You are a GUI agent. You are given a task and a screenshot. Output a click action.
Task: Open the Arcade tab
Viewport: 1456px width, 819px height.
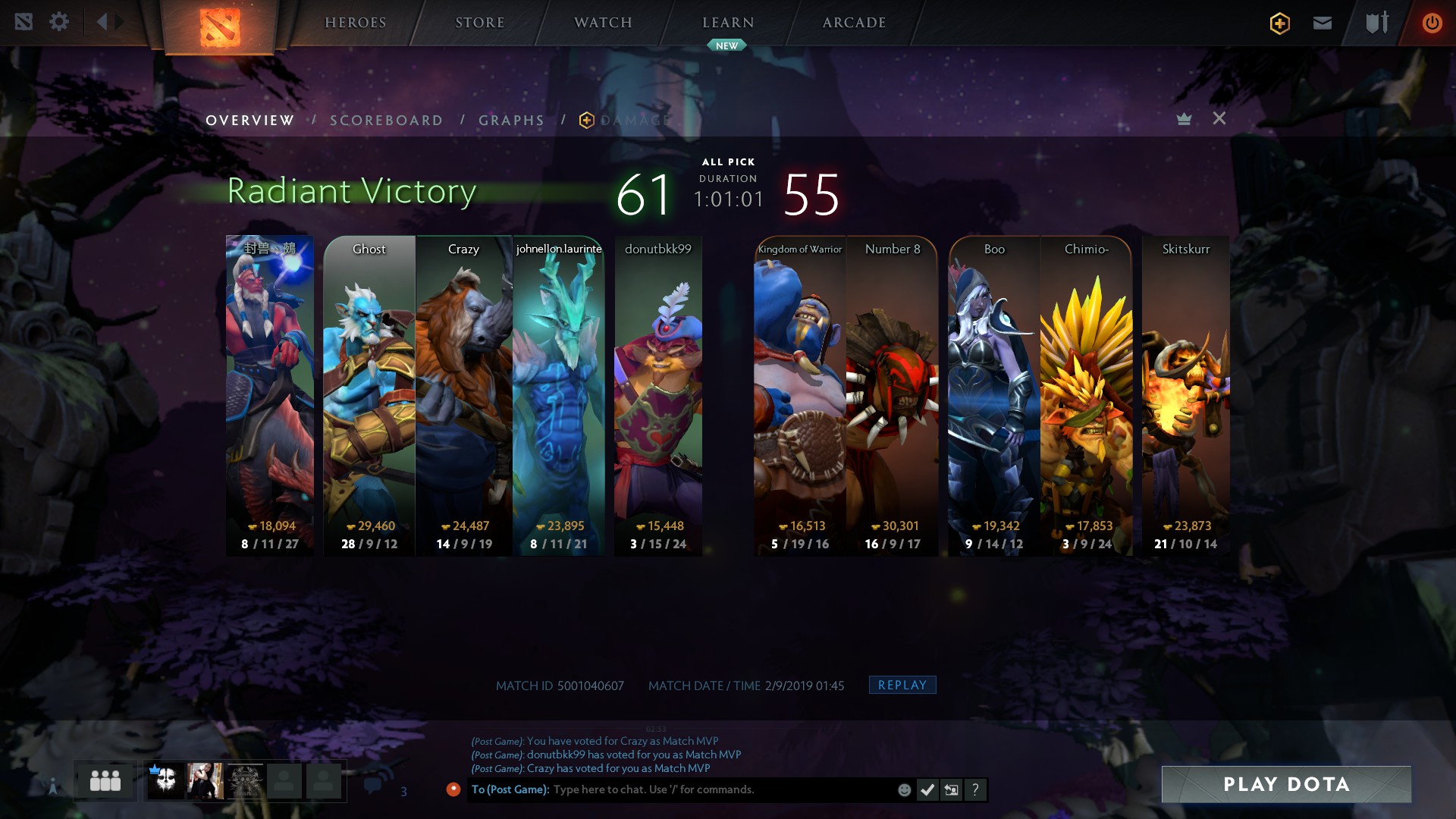854,23
